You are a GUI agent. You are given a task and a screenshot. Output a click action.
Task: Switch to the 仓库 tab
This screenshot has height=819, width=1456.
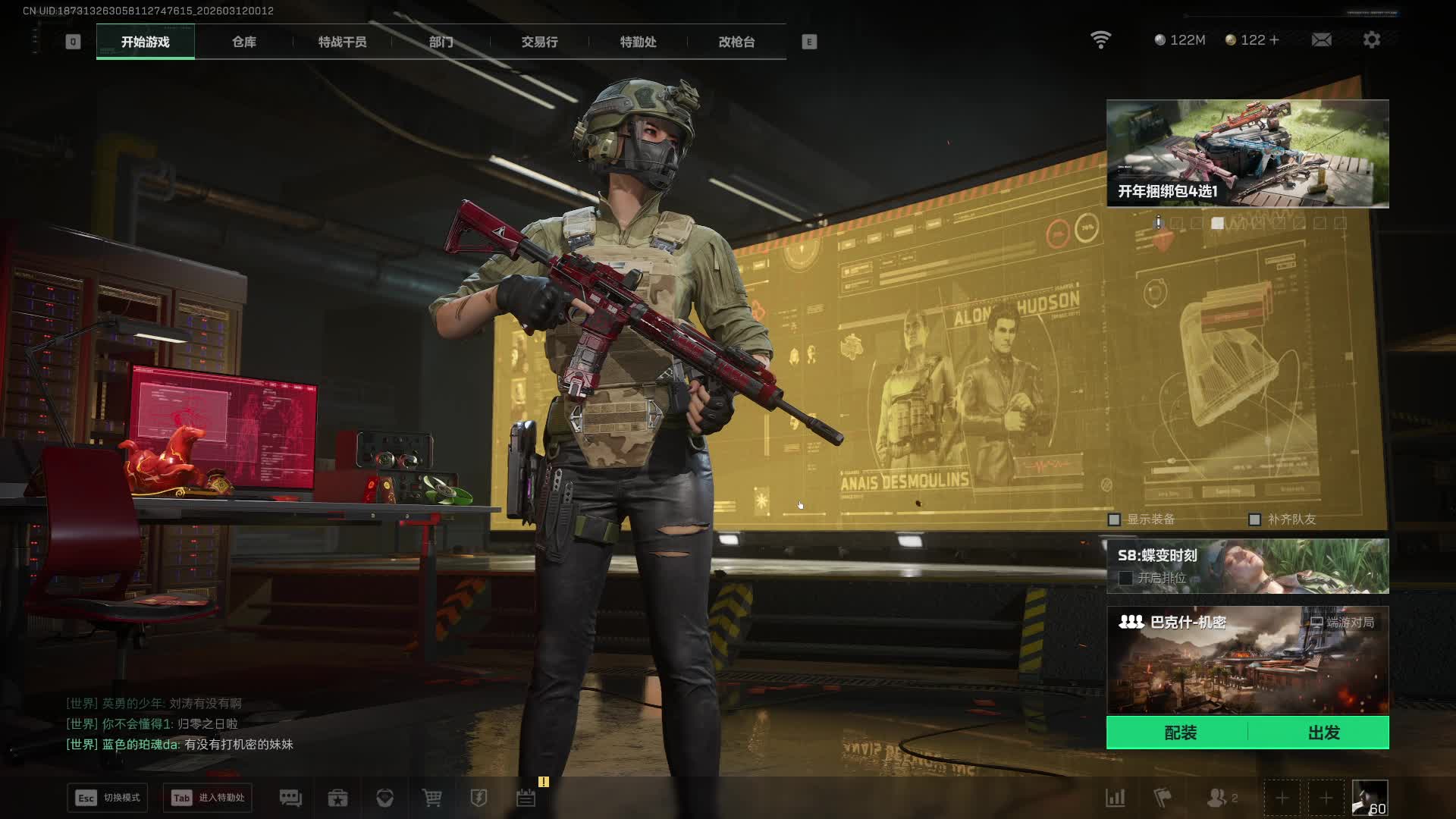(243, 42)
